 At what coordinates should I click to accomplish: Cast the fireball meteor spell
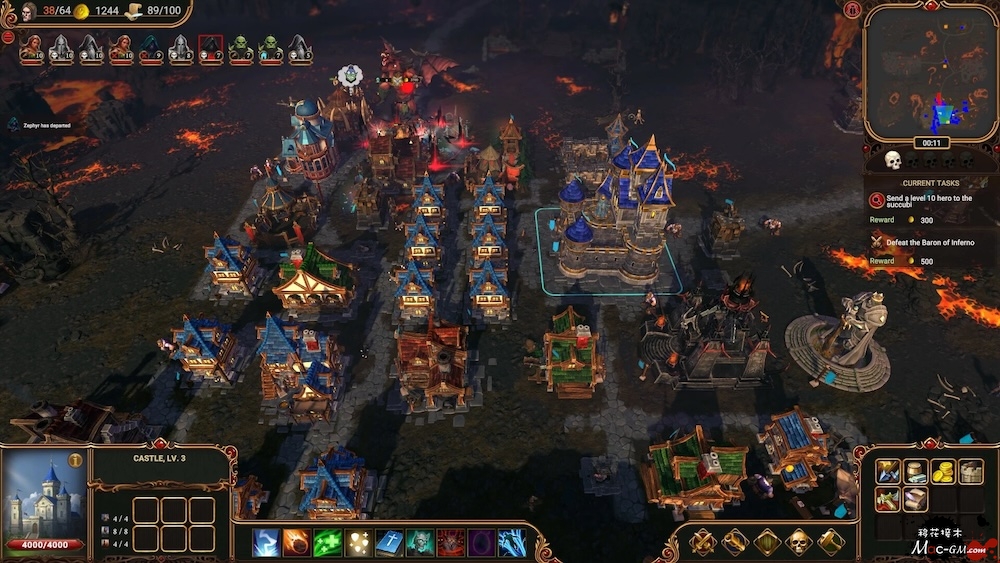[x=296, y=542]
